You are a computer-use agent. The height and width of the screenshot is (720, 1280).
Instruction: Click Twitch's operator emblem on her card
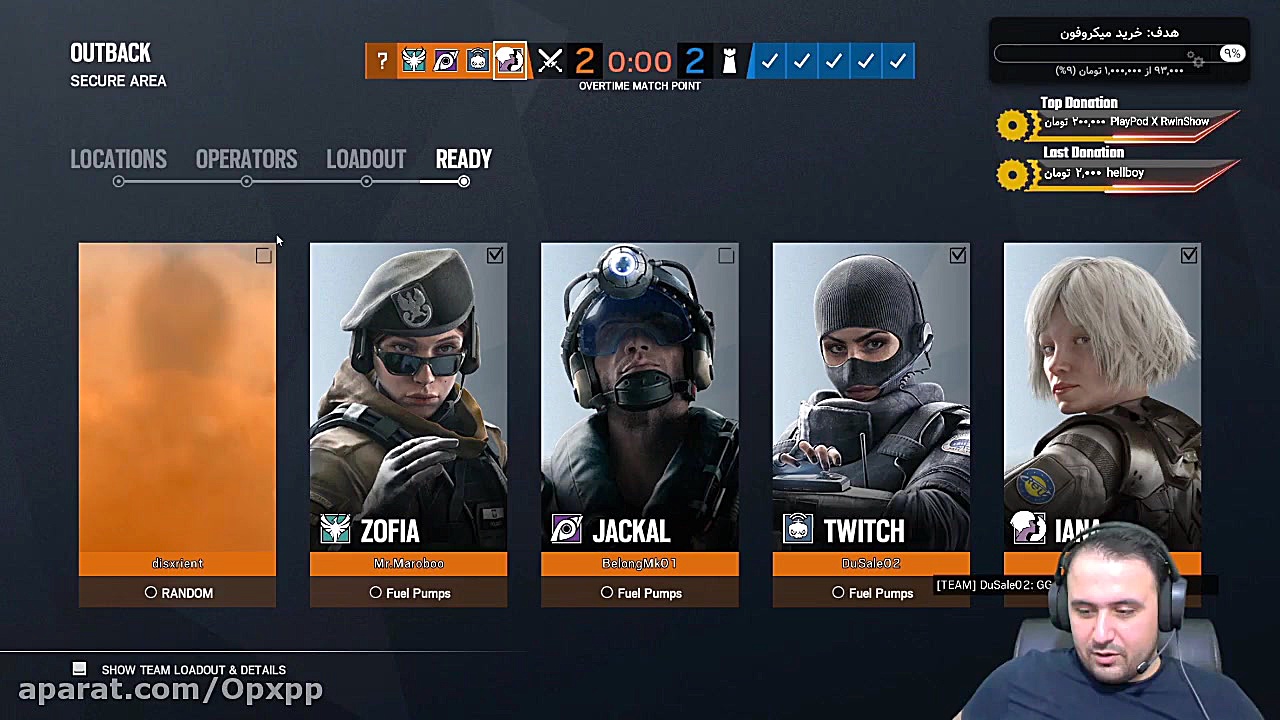[x=797, y=530]
